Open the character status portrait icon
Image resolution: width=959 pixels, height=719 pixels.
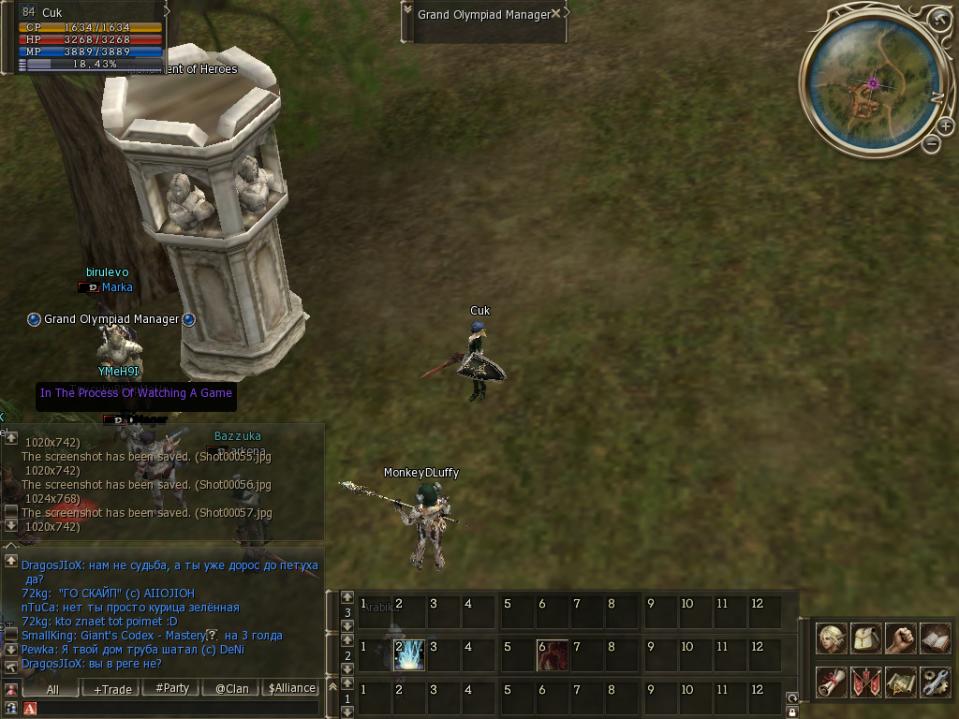pos(832,639)
